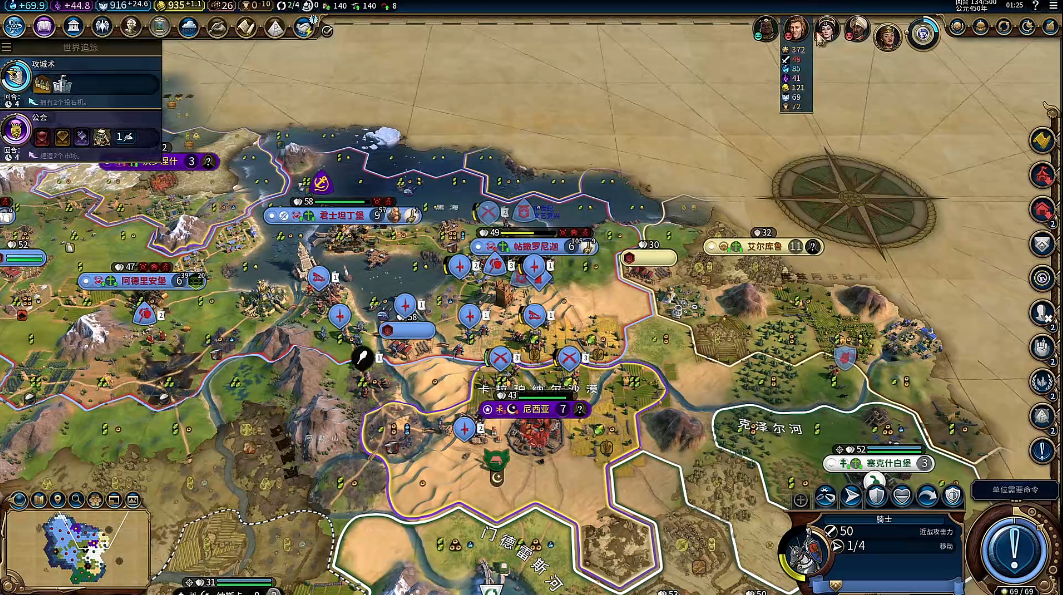Image resolution: width=1063 pixels, height=595 pixels.
Task: Open the World Congress round emblem
Action: [x=922, y=35]
